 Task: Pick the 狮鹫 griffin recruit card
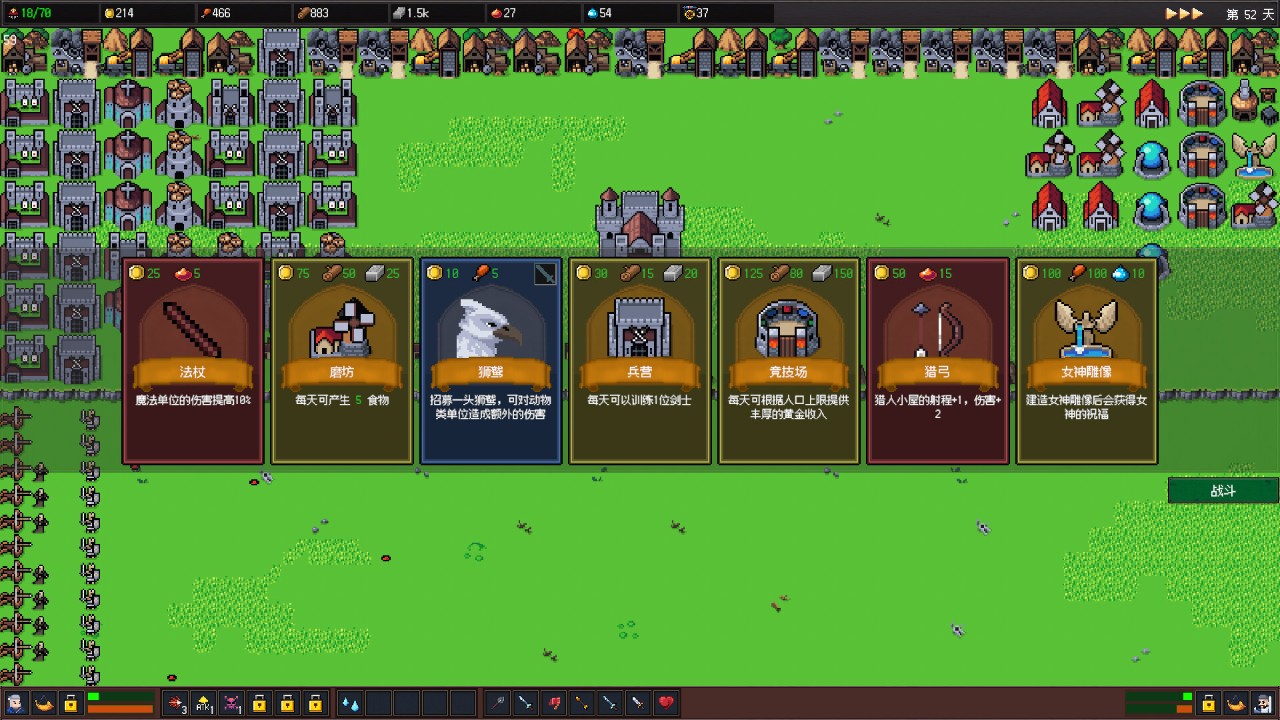click(x=491, y=361)
